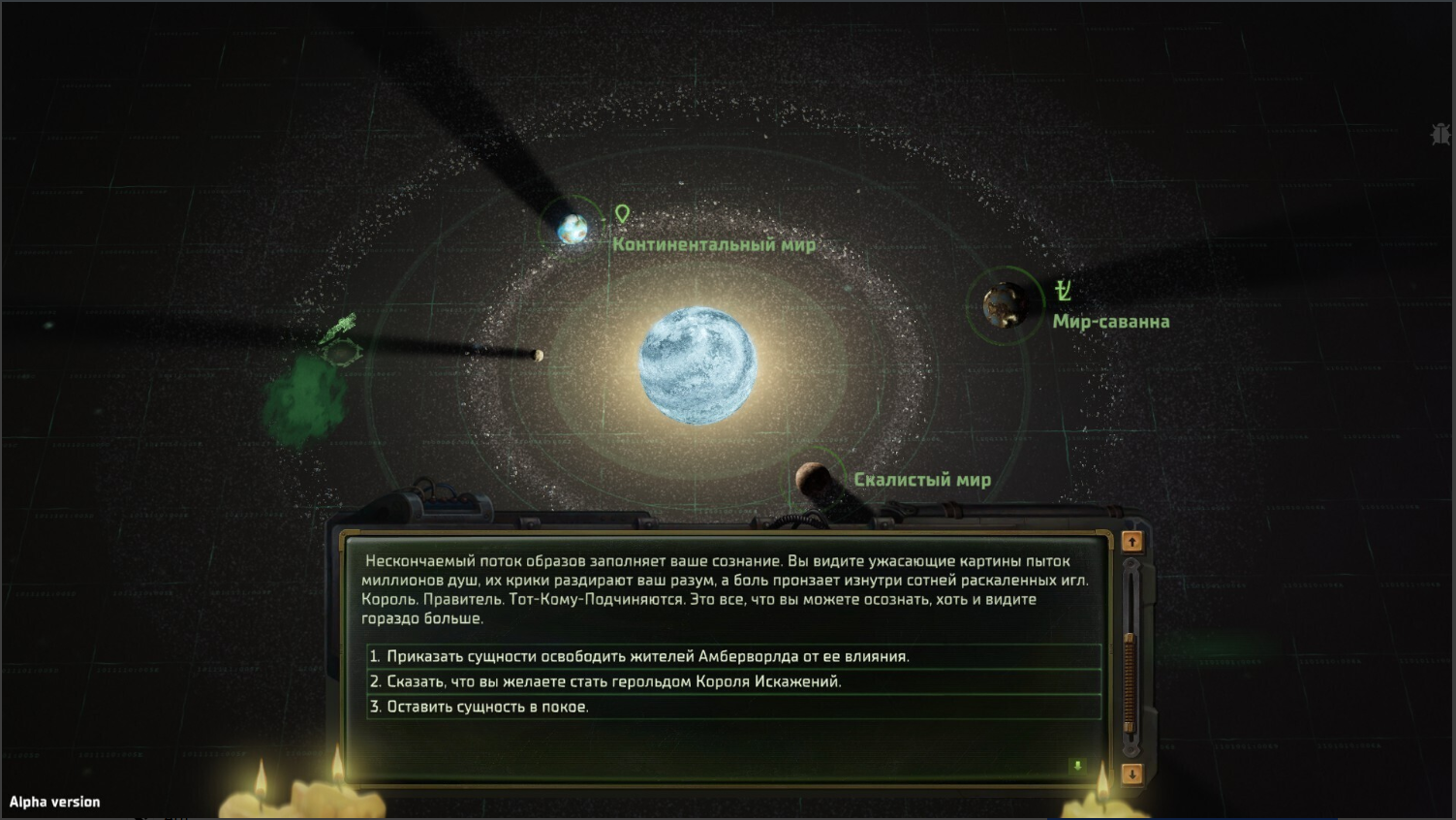
Task: Click the dialogue scroll-up arrow button
Action: 1131,542
